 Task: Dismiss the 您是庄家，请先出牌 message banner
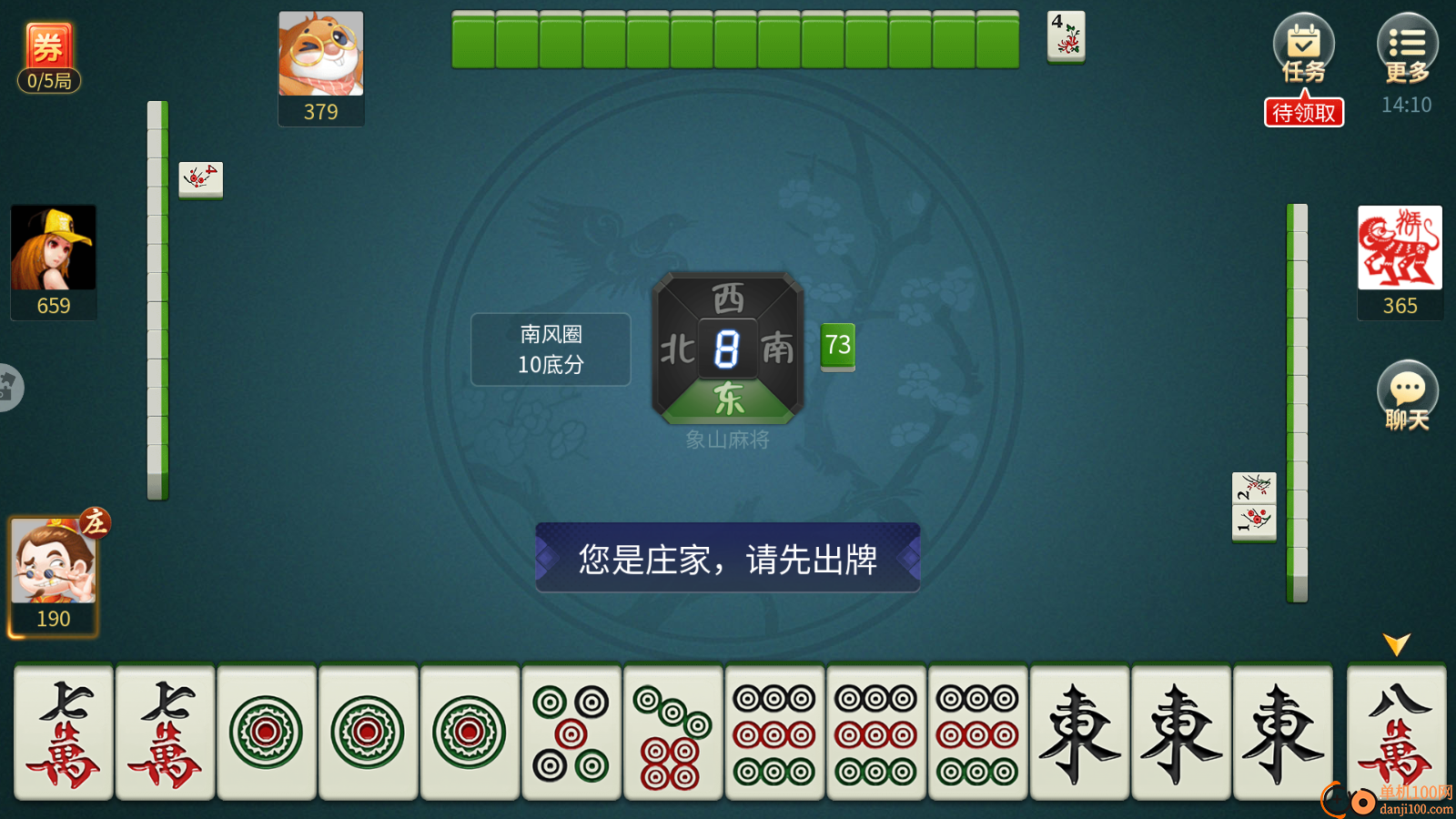[x=726, y=559]
